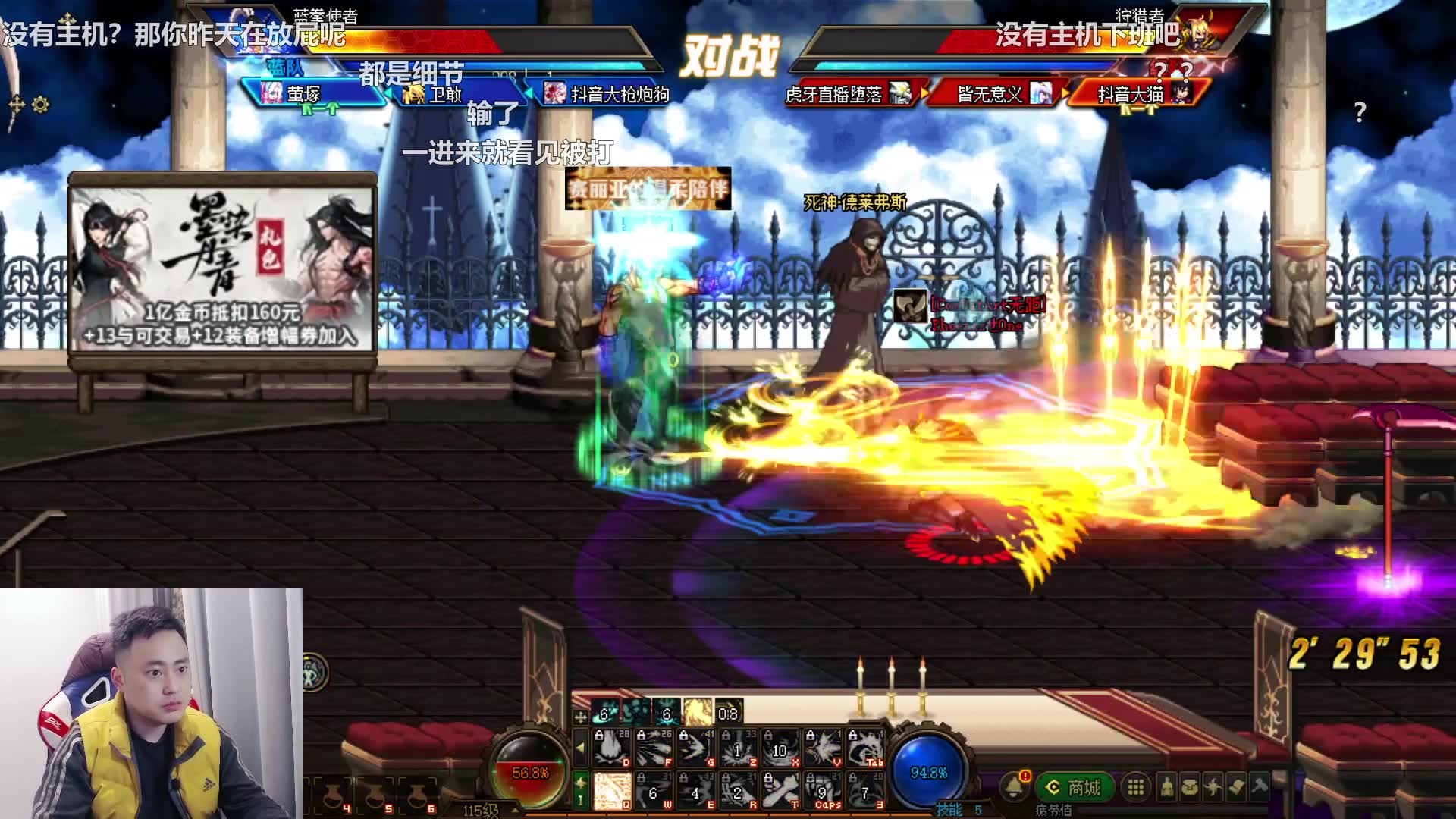Activate the eye skill on Tab slot

(864, 748)
